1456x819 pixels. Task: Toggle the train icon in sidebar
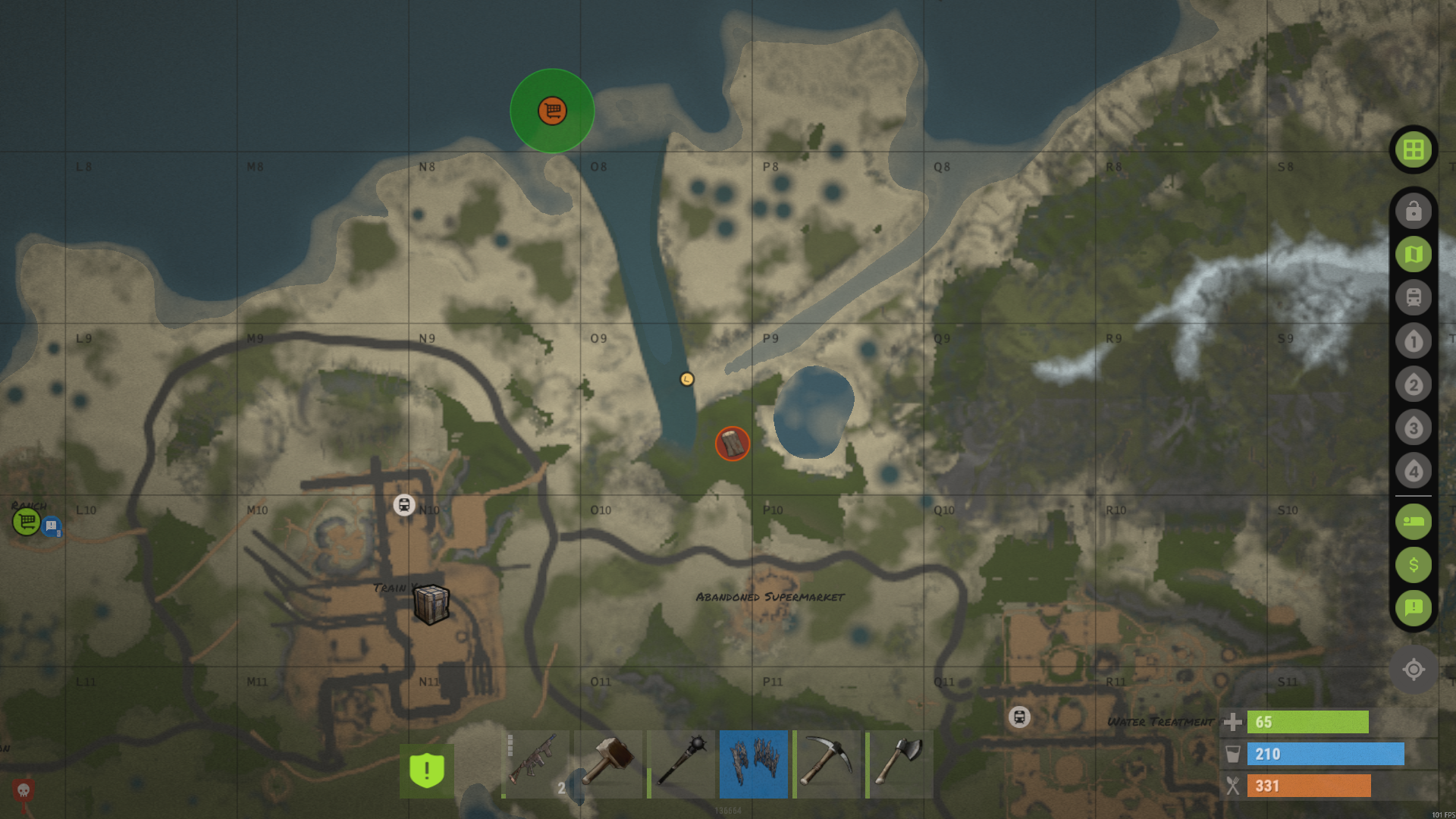point(1413,297)
